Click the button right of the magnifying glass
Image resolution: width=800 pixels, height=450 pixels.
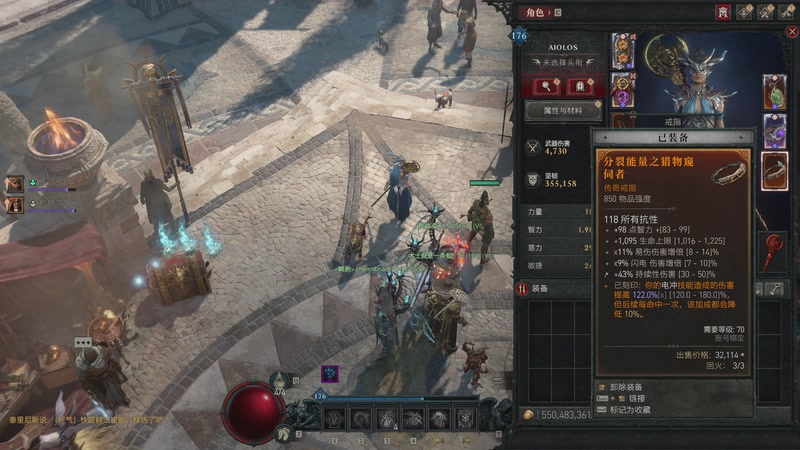tap(581, 85)
